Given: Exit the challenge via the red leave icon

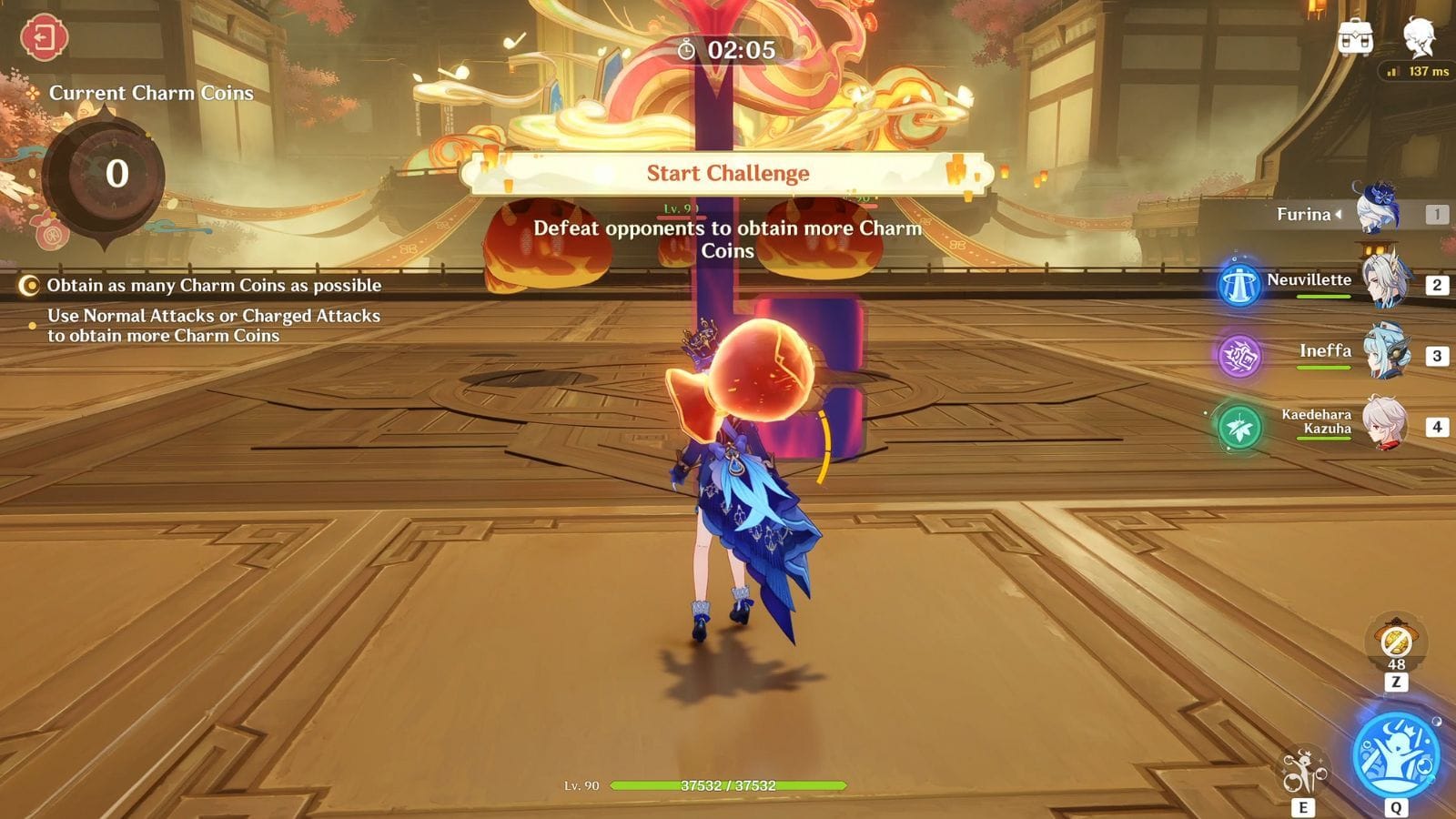Looking at the screenshot, I should click(x=44, y=38).
